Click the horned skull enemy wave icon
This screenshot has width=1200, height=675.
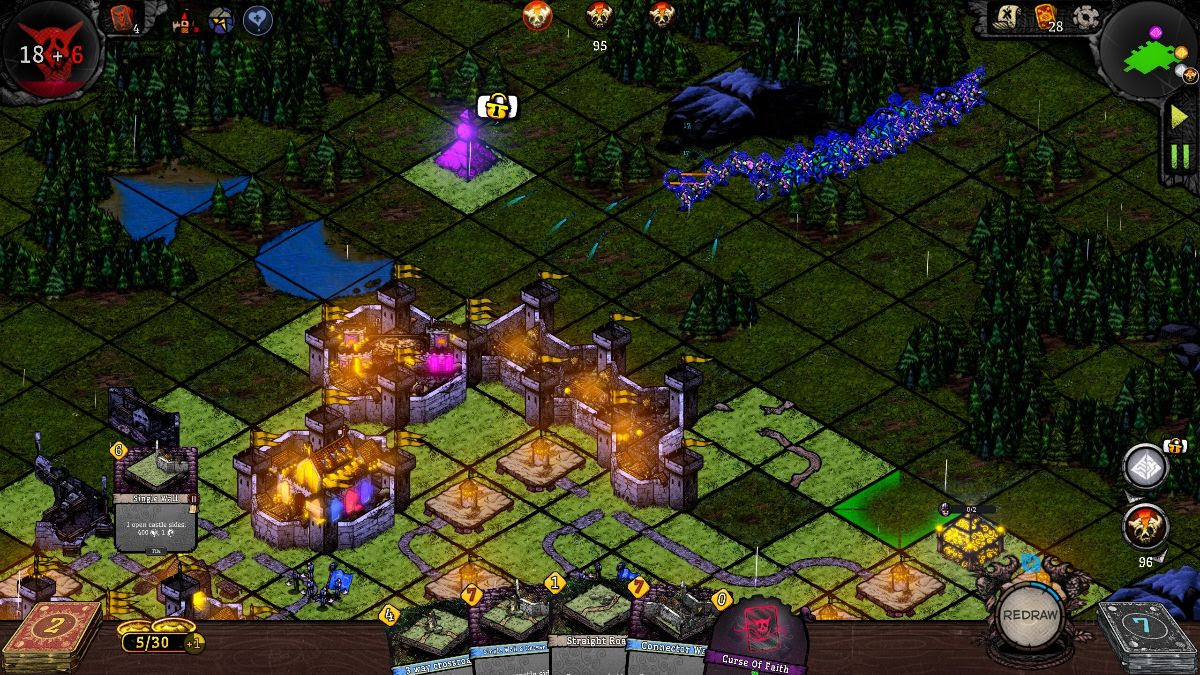click(x=1145, y=525)
